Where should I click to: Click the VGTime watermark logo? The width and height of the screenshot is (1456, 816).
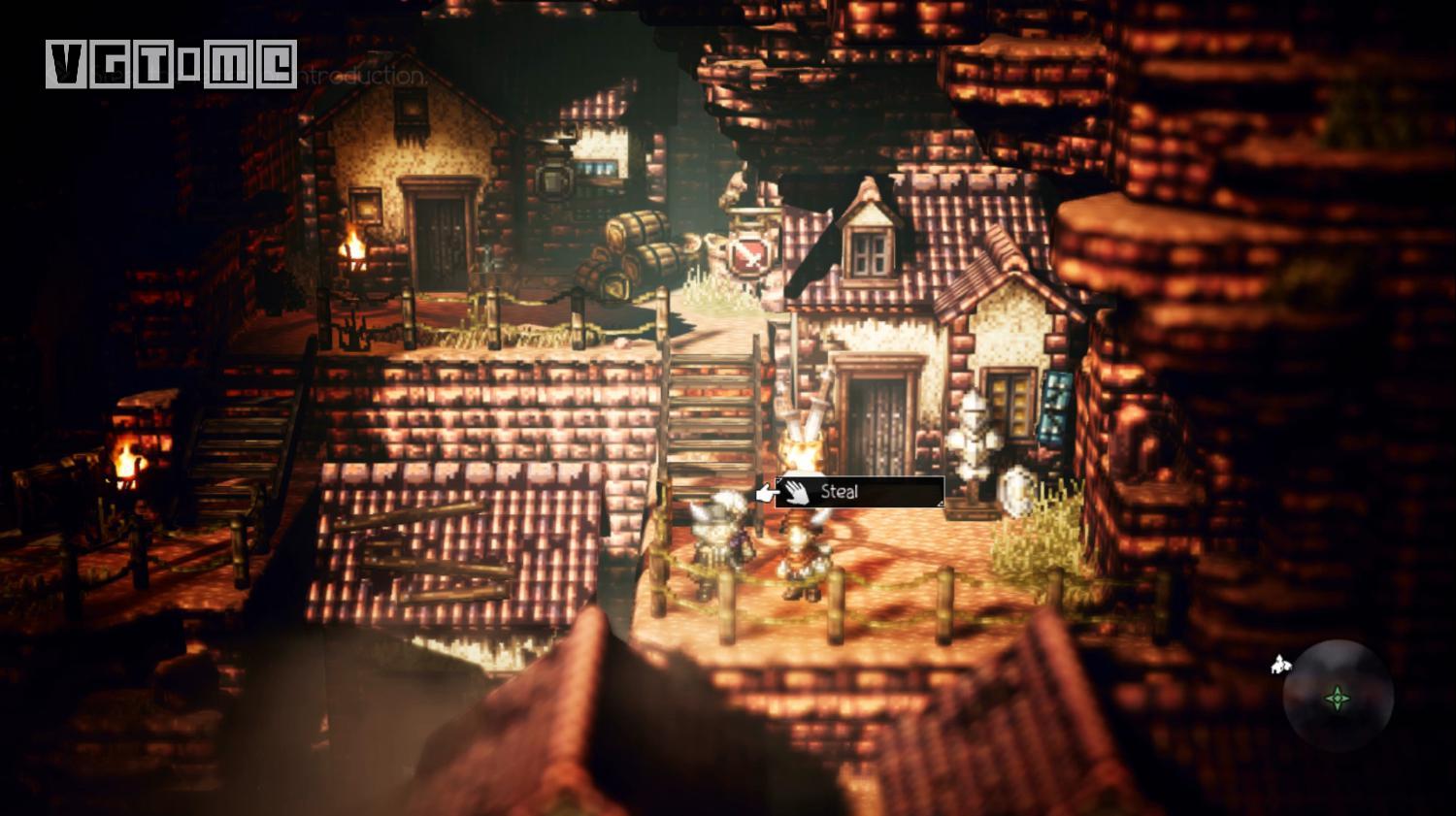(x=171, y=65)
